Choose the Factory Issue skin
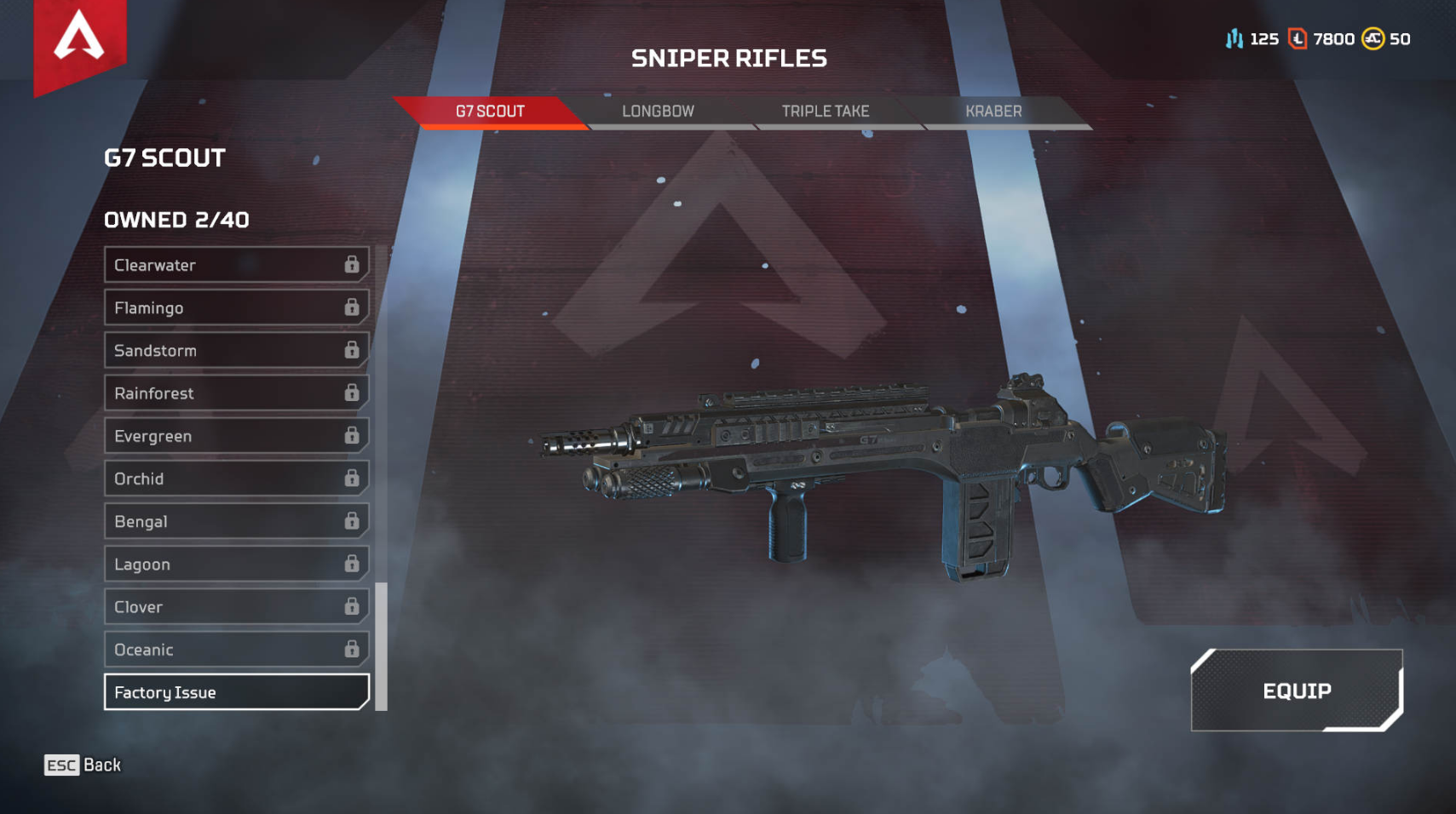Screen dimensions: 1456x814 (236, 692)
